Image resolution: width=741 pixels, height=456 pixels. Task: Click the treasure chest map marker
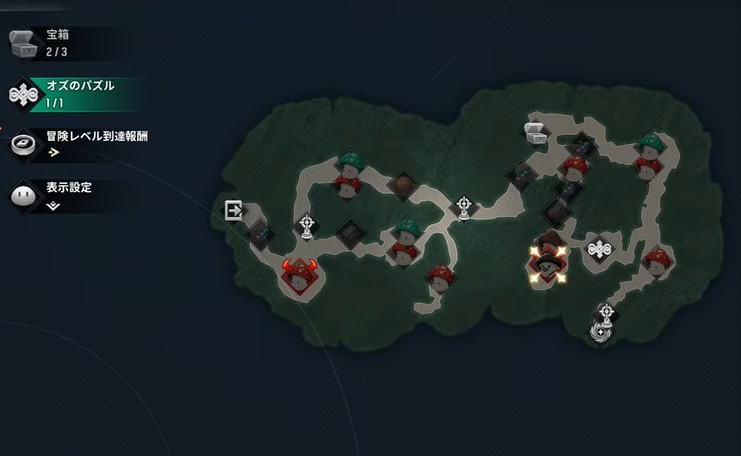pyautogui.click(x=535, y=132)
